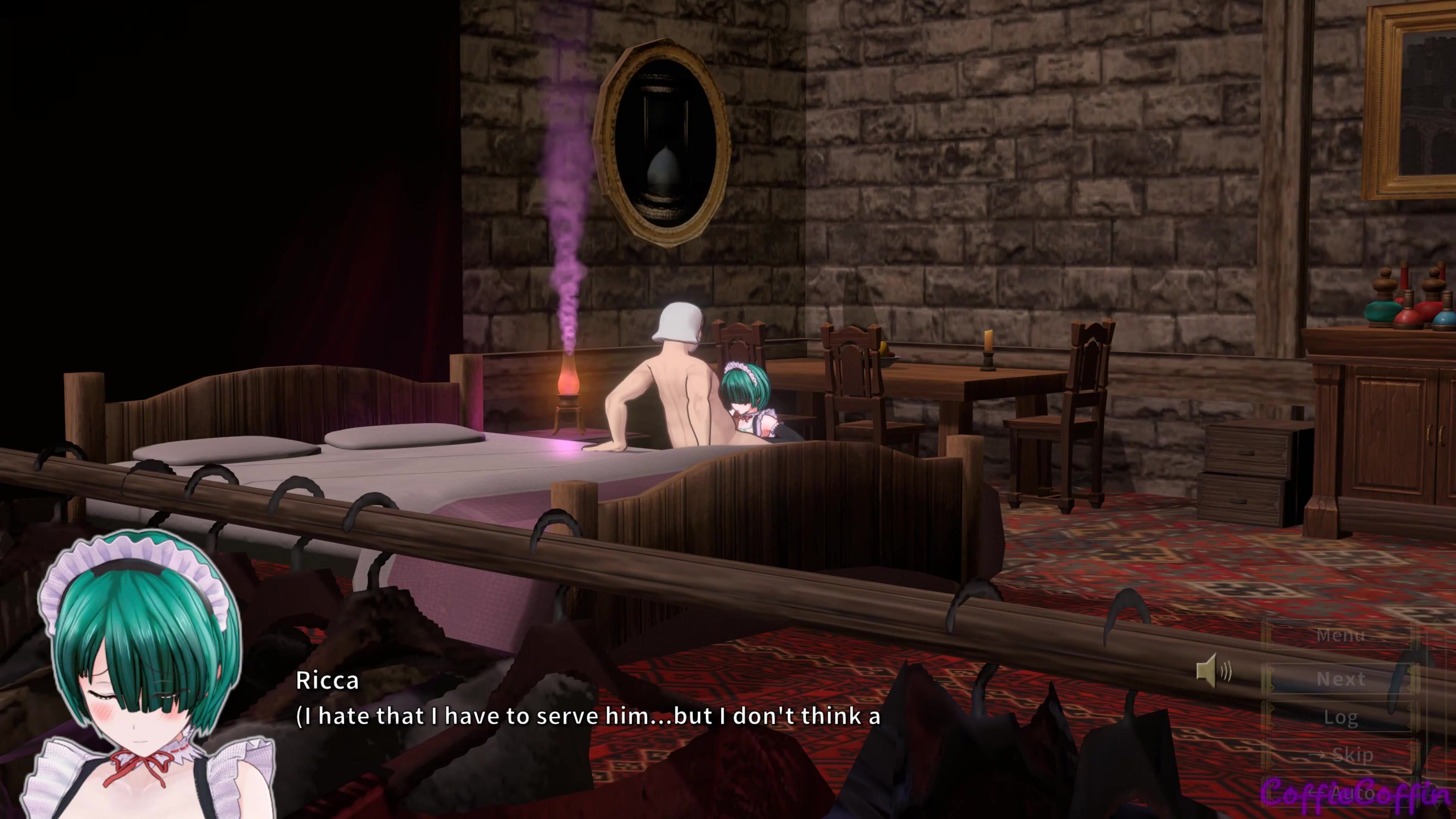Advance dialogue with the Next button

(1341, 679)
